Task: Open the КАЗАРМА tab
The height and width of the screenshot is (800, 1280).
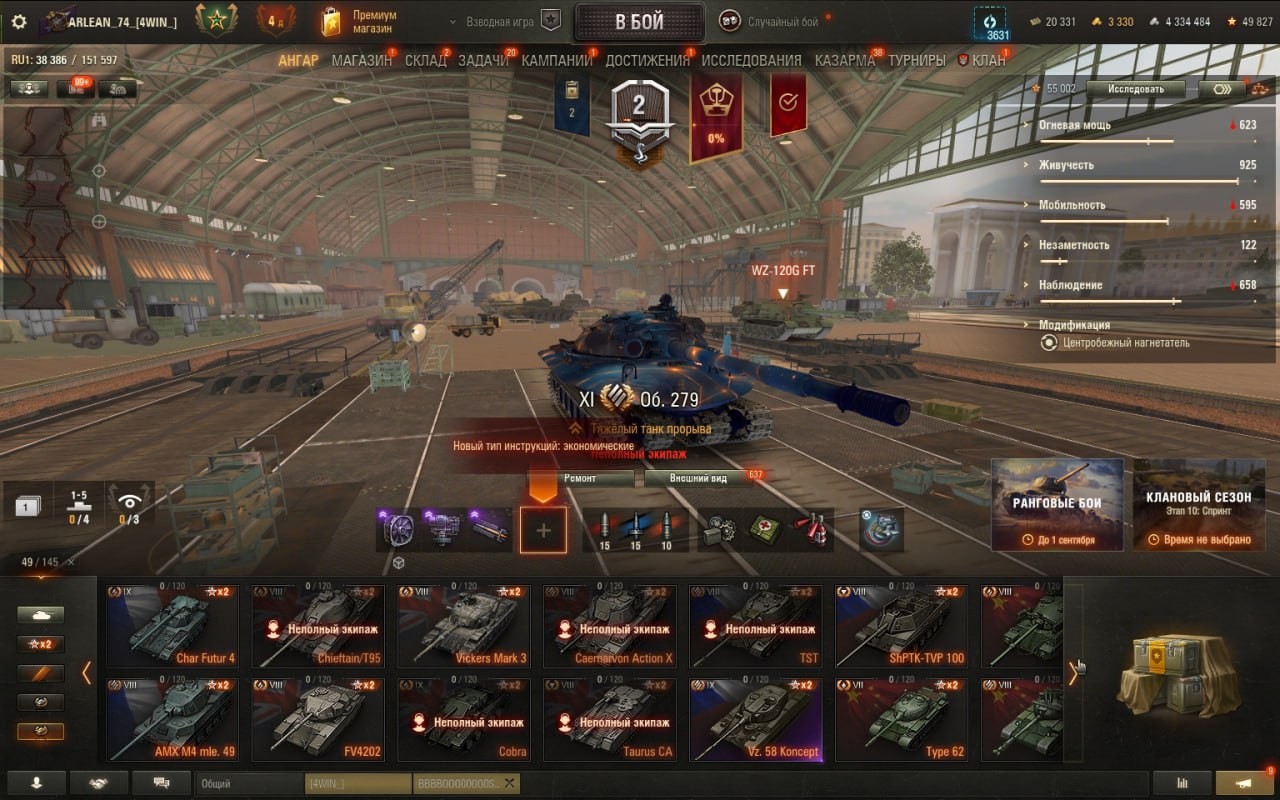Action: [x=844, y=60]
